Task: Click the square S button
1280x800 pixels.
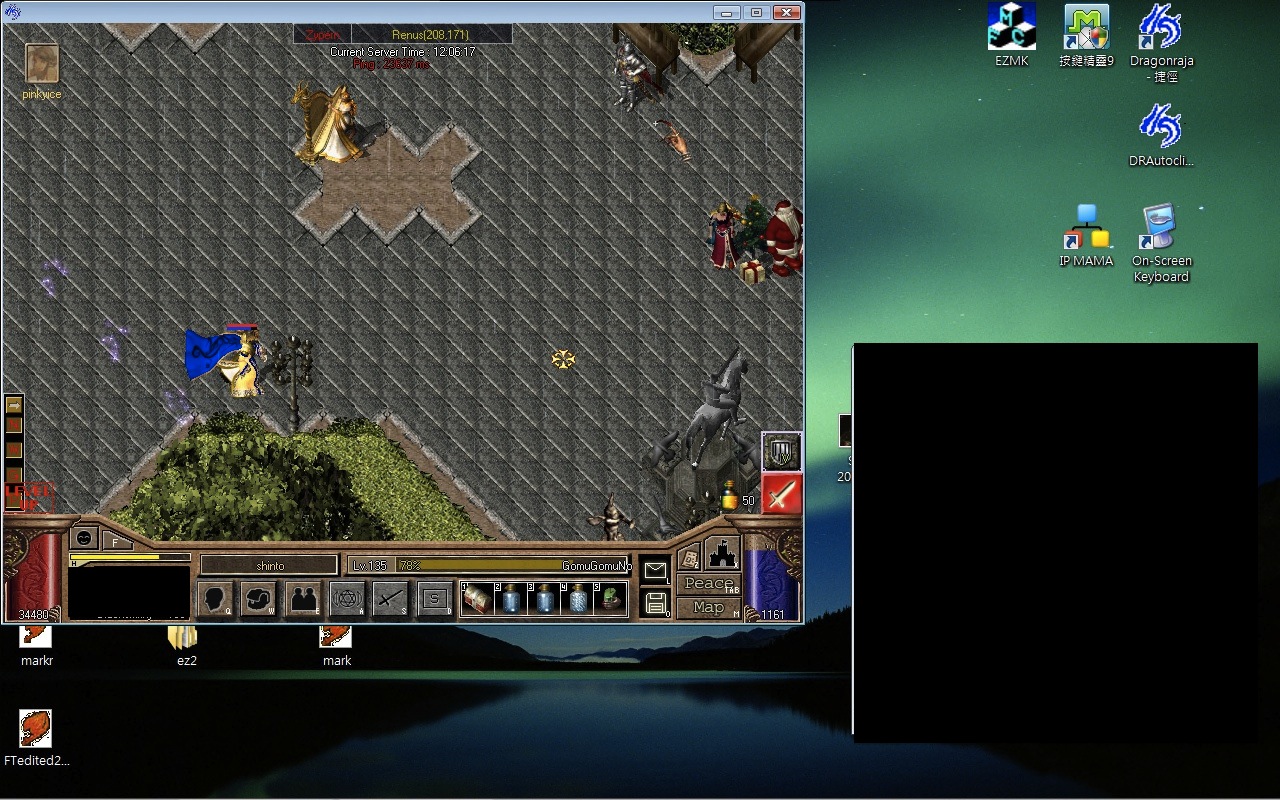Action: (x=434, y=599)
